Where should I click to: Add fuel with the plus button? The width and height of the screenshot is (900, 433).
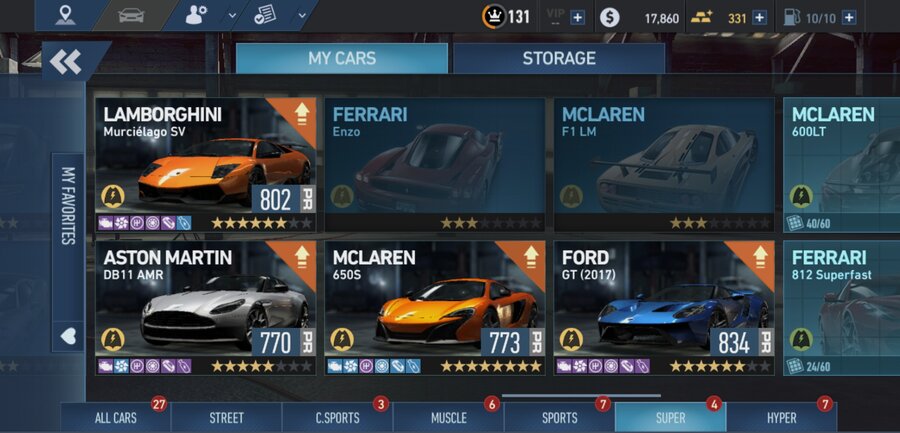[x=849, y=17]
